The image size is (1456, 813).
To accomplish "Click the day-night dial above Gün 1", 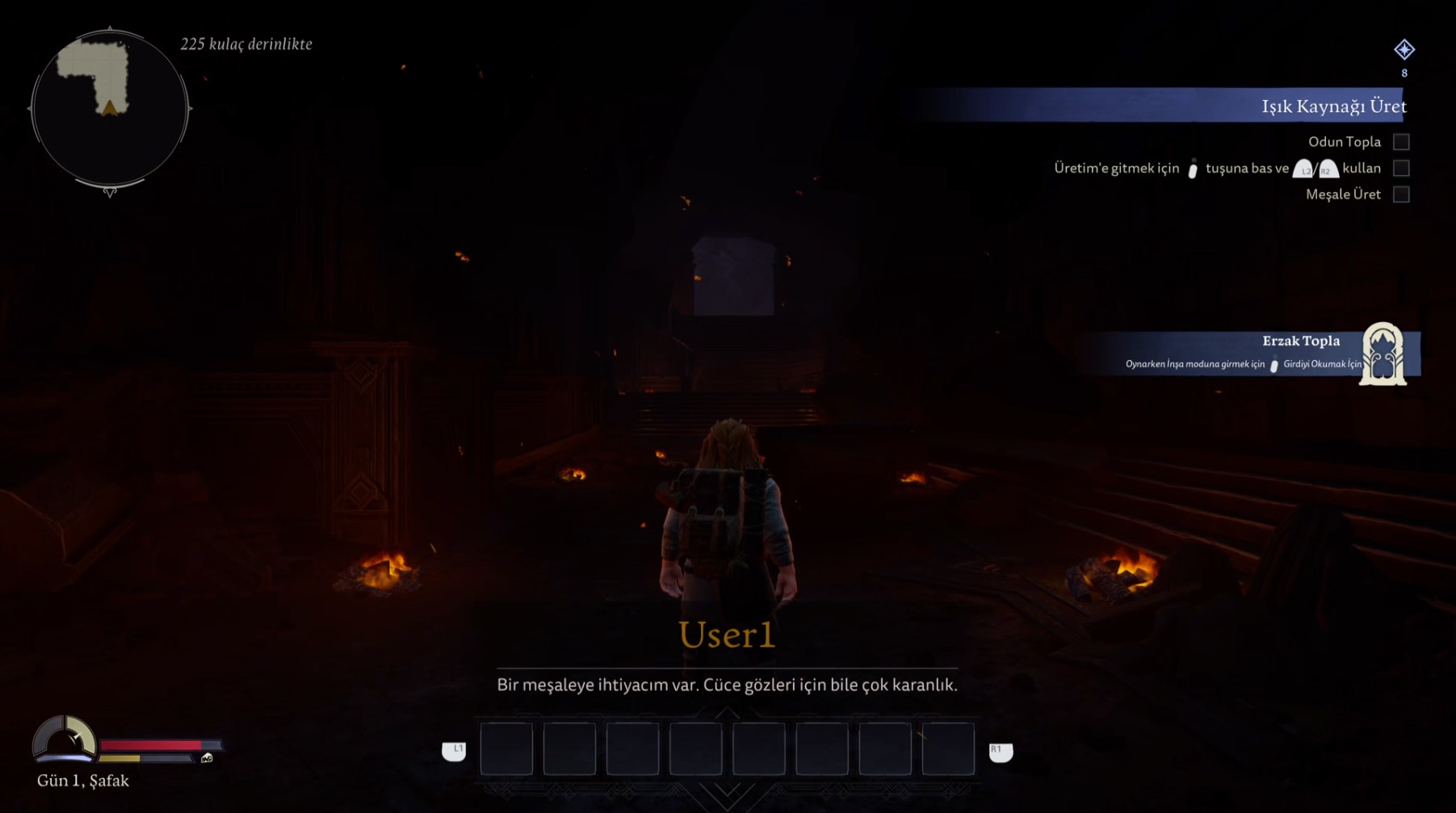I will pos(65,739).
